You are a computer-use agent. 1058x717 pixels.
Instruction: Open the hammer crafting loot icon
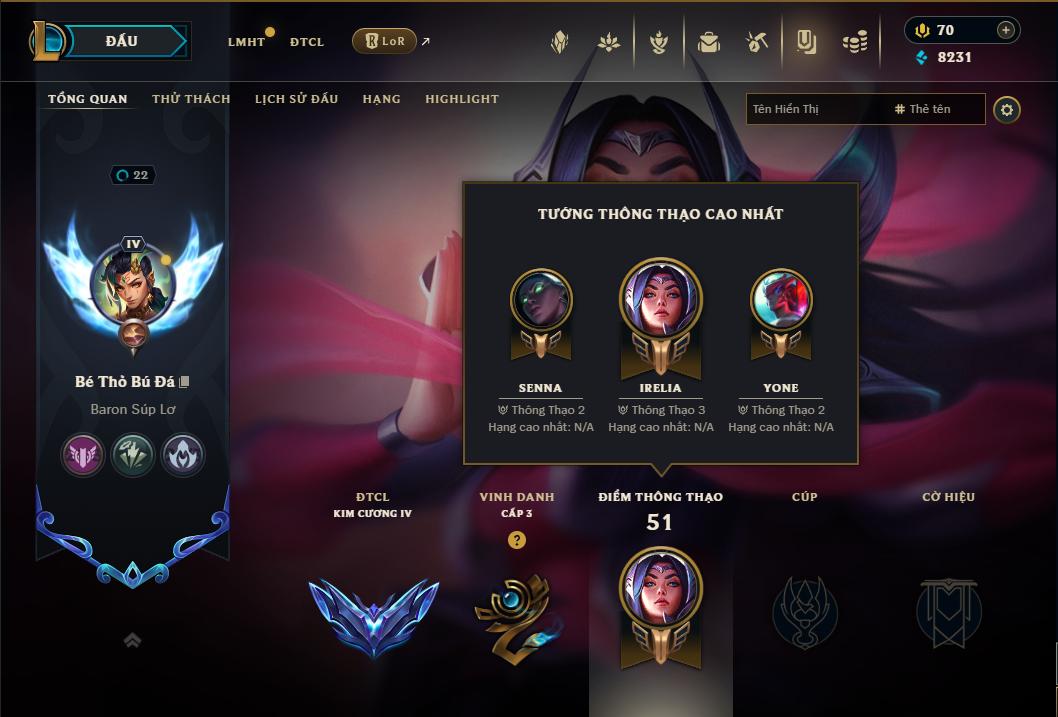[x=757, y=42]
